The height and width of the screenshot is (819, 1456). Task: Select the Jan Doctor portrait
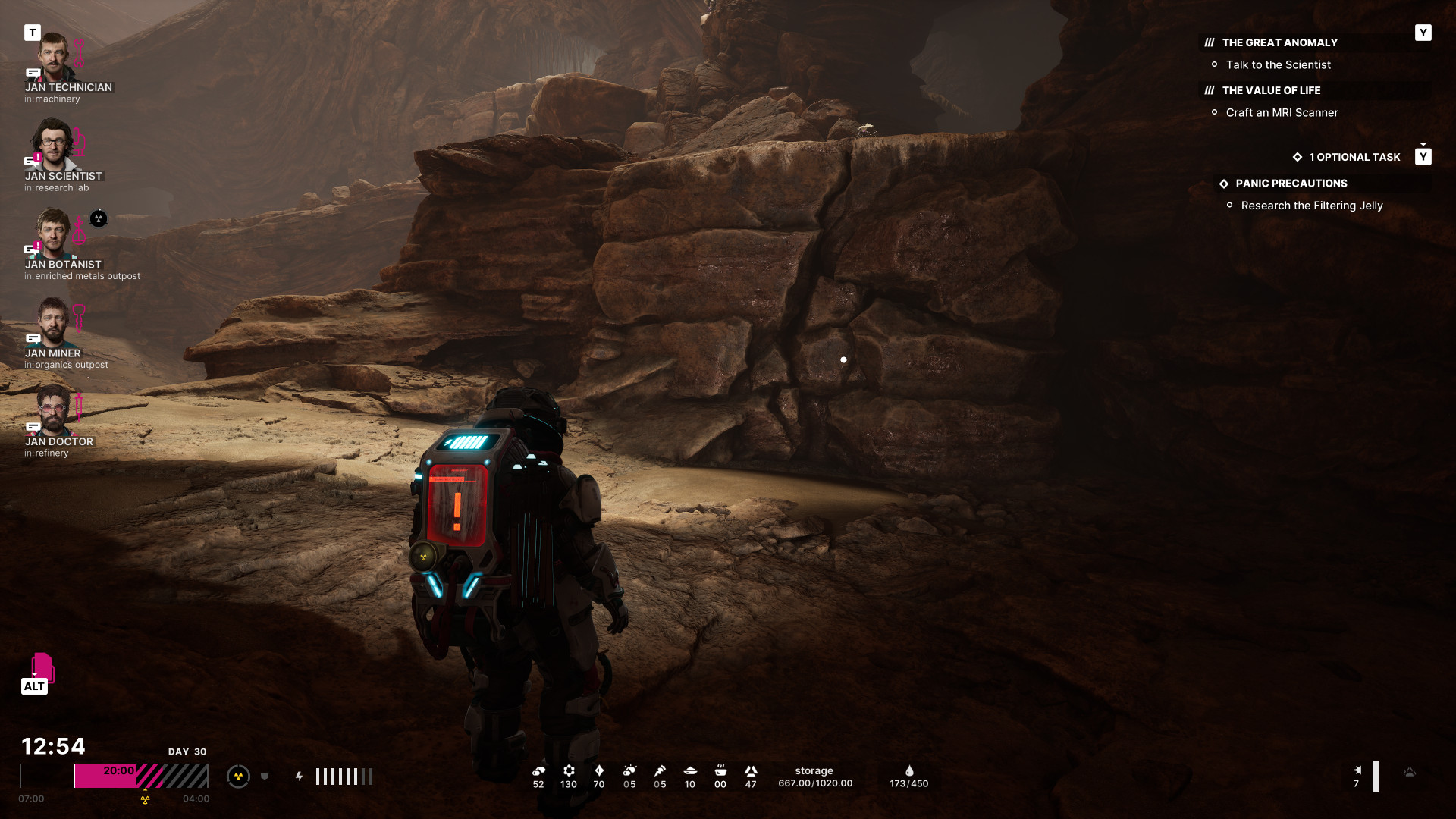pyautogui.click(x=53, y=410)
